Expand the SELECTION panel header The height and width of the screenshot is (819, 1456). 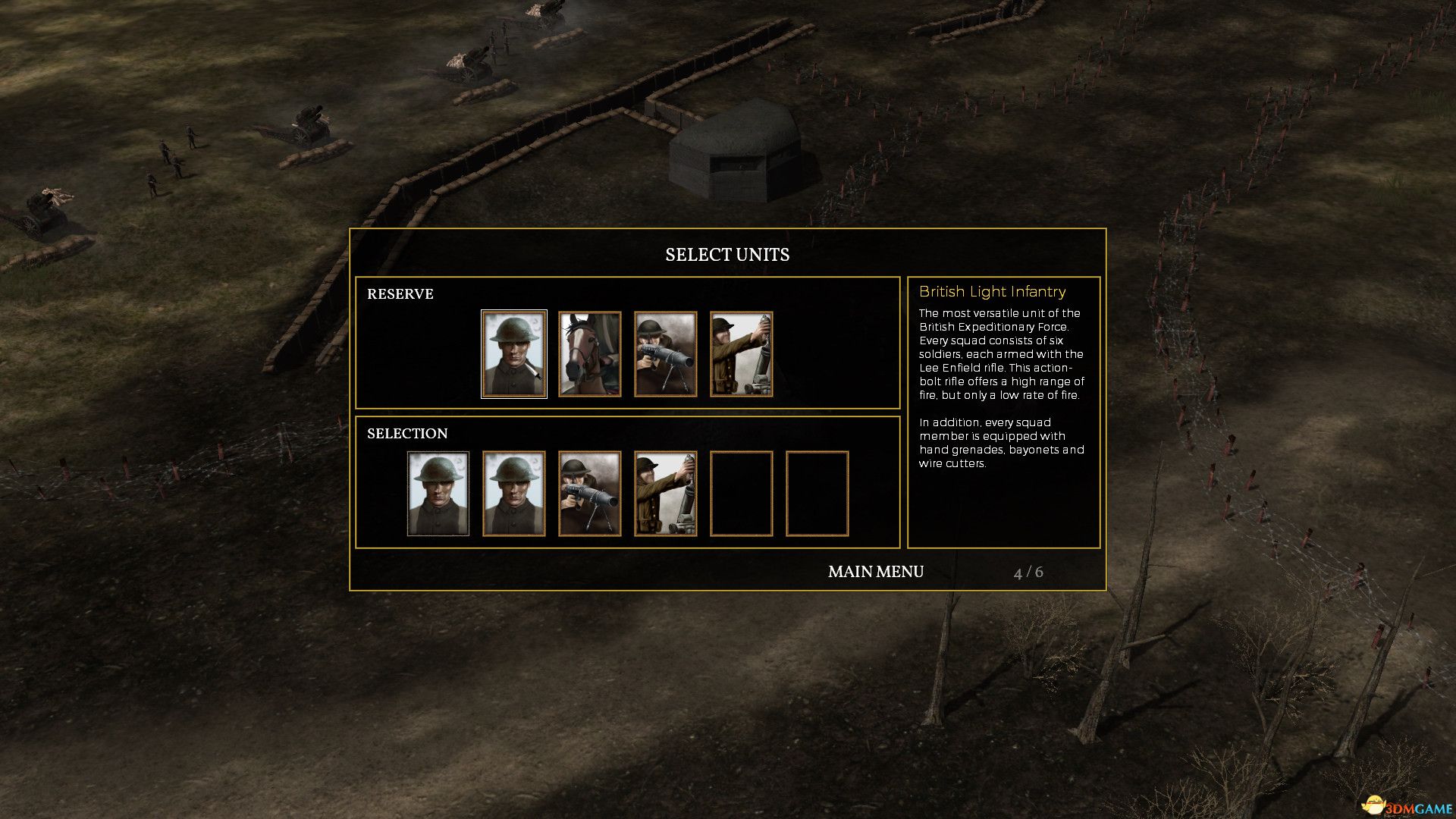click(409, 433)
